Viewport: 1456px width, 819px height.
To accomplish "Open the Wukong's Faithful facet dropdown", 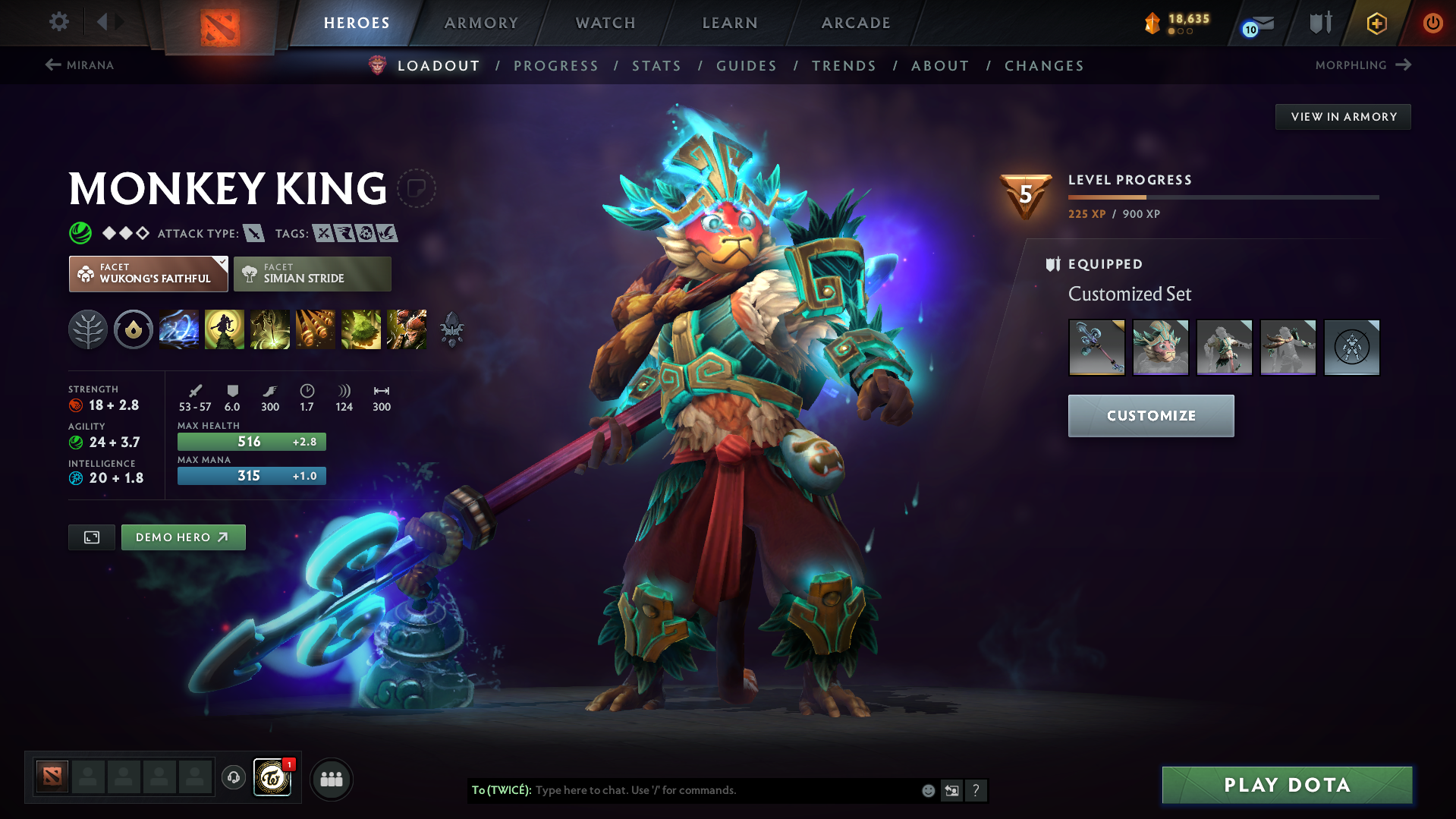I will pyautogui.click(x=148, y=273).
